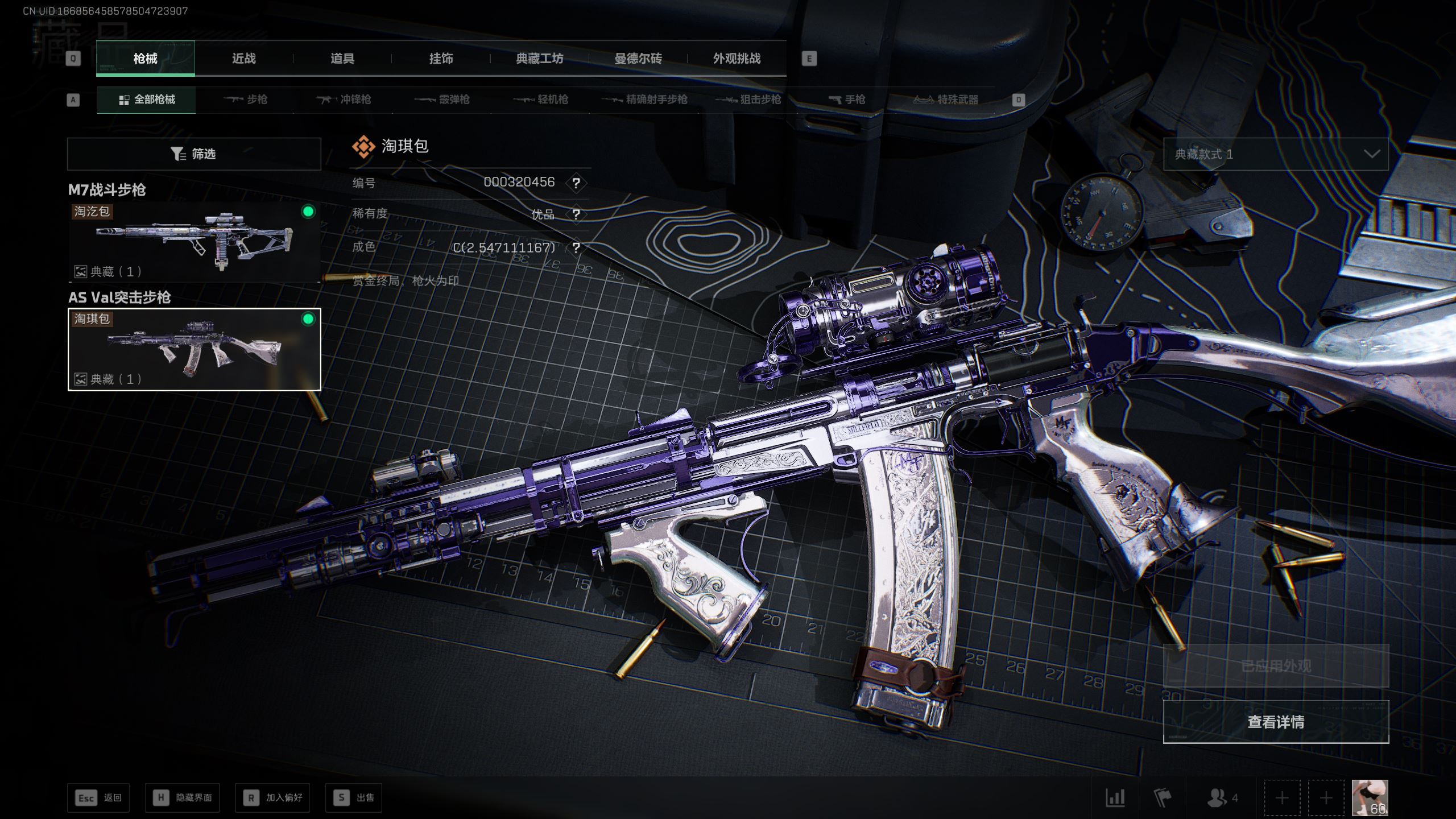Open the player avatar profile
Image resolution: width=1456 pixels, height=819 pixels.
click(1370, 797)
